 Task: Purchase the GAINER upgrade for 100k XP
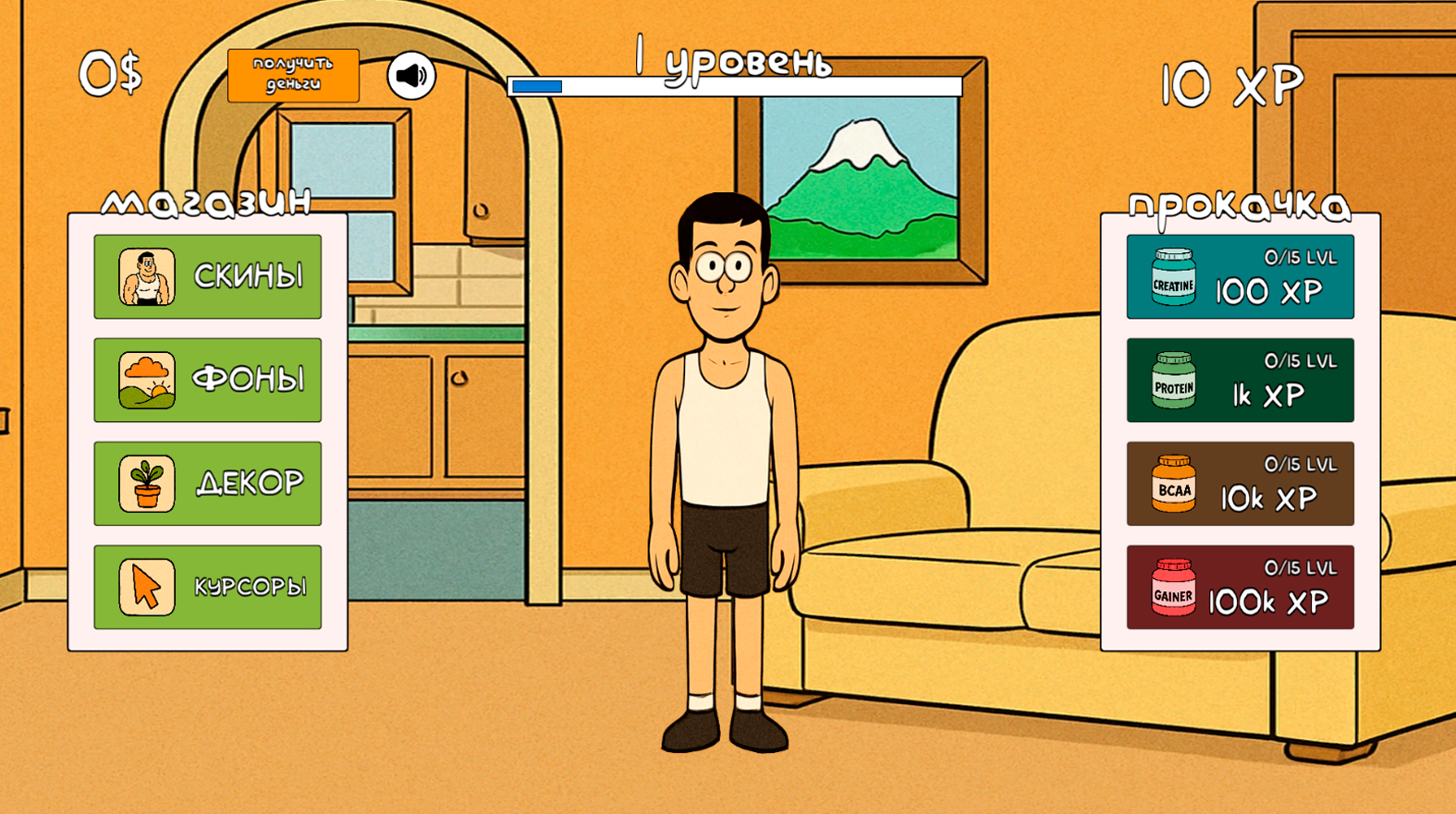(1240, 585)
